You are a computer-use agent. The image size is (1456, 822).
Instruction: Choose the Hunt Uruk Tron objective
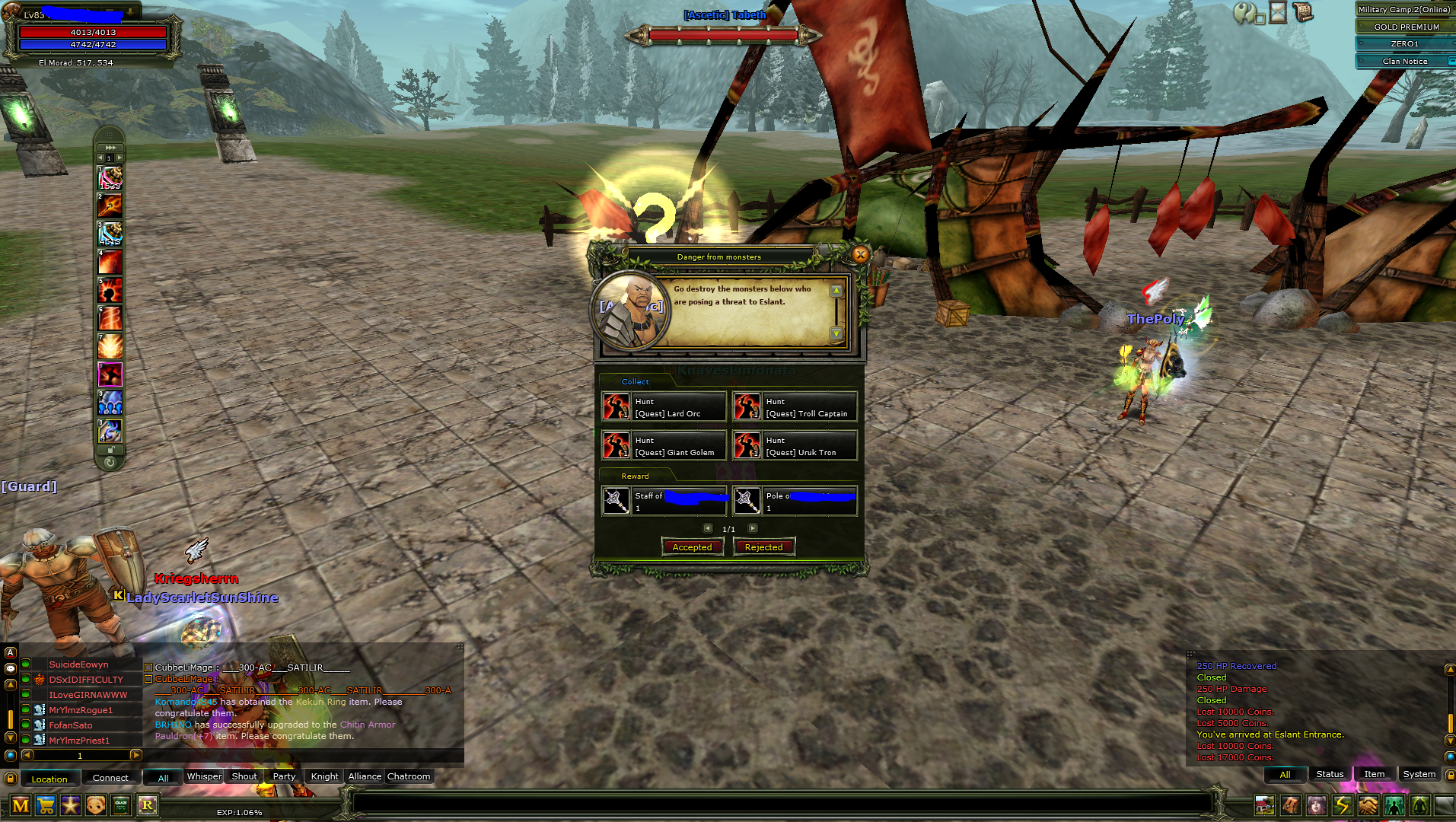(x=795, y=446)
